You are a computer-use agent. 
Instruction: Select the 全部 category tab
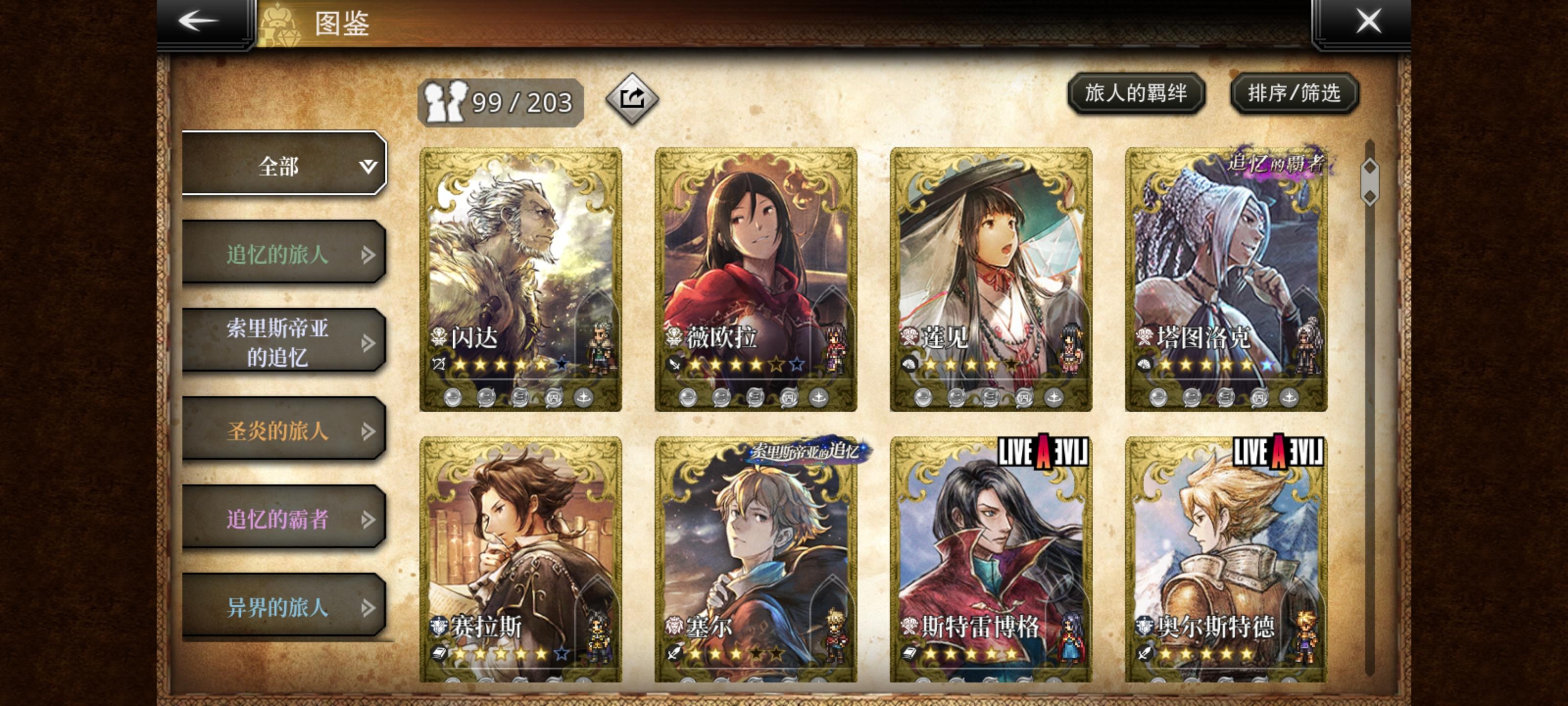[x=284, y=164]
